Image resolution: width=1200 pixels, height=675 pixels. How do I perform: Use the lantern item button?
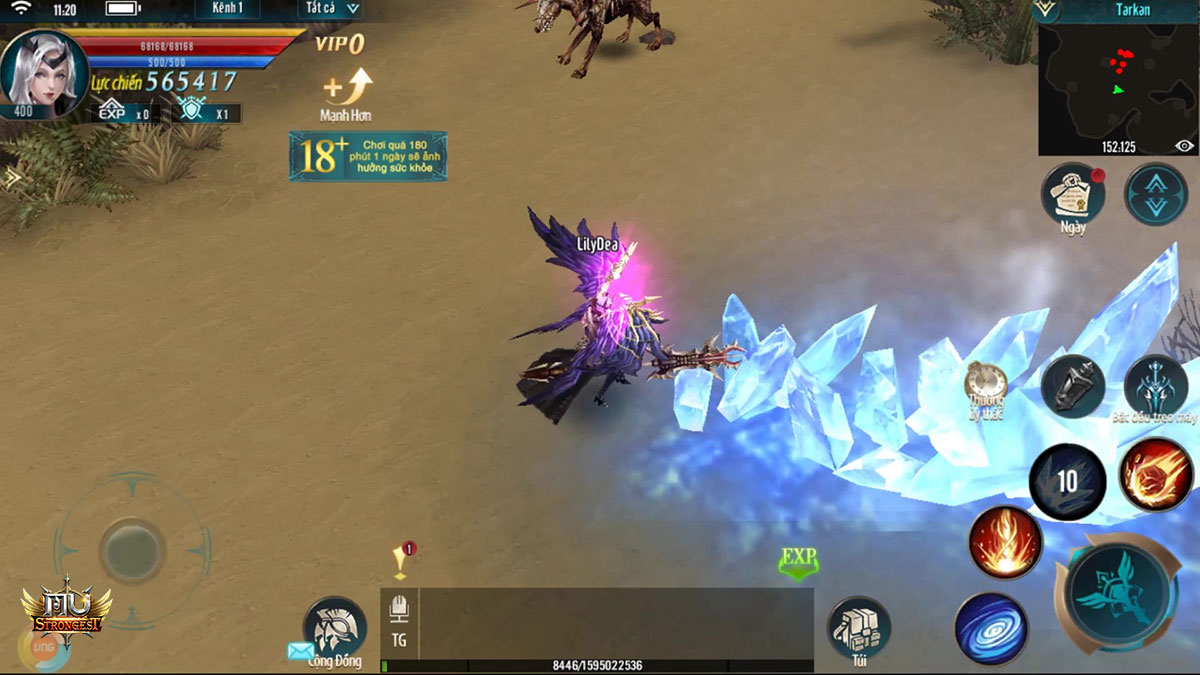(x=1073, y=385)
